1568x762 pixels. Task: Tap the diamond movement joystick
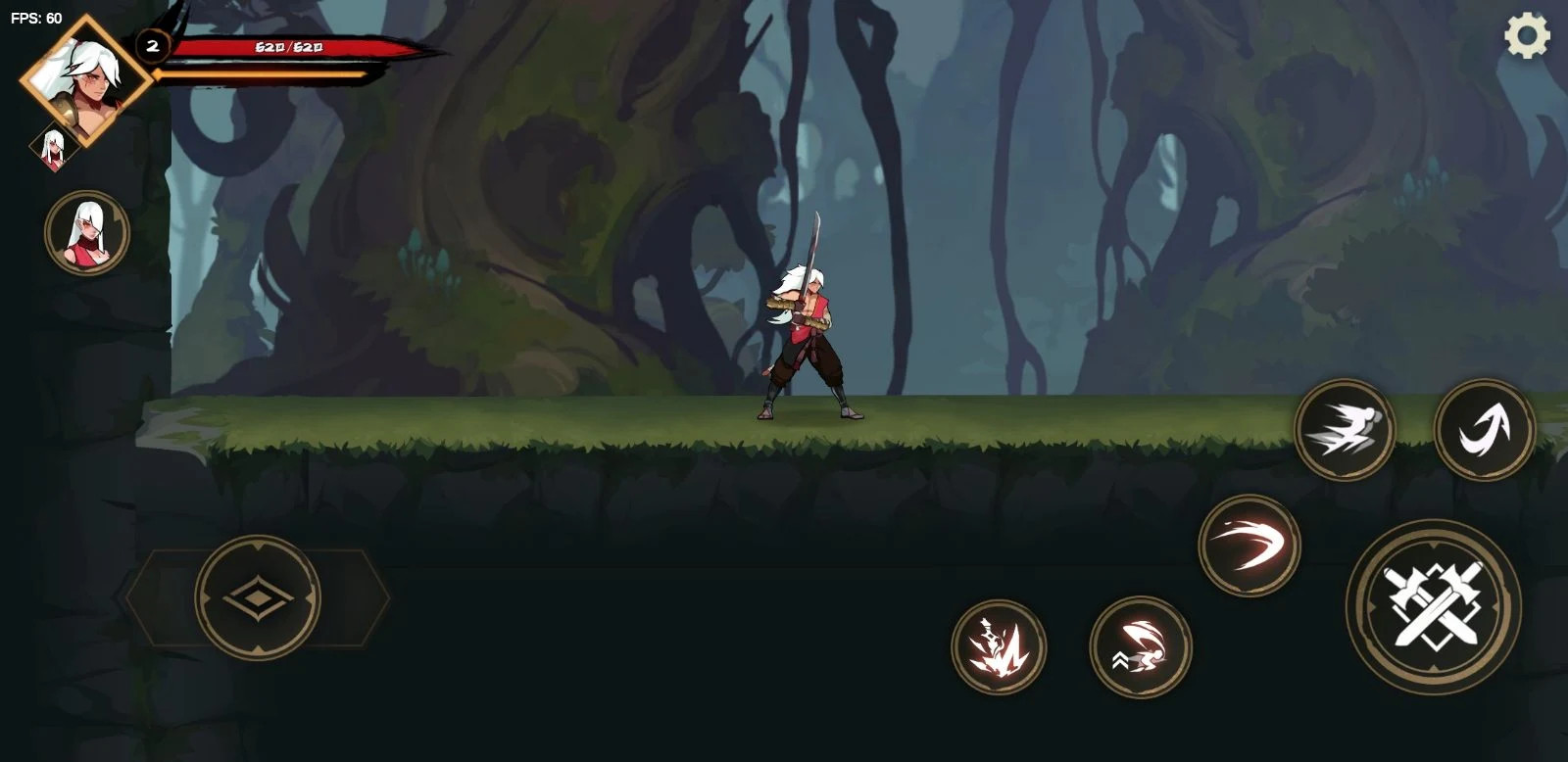pyautogui.click(x=258, y=596)
